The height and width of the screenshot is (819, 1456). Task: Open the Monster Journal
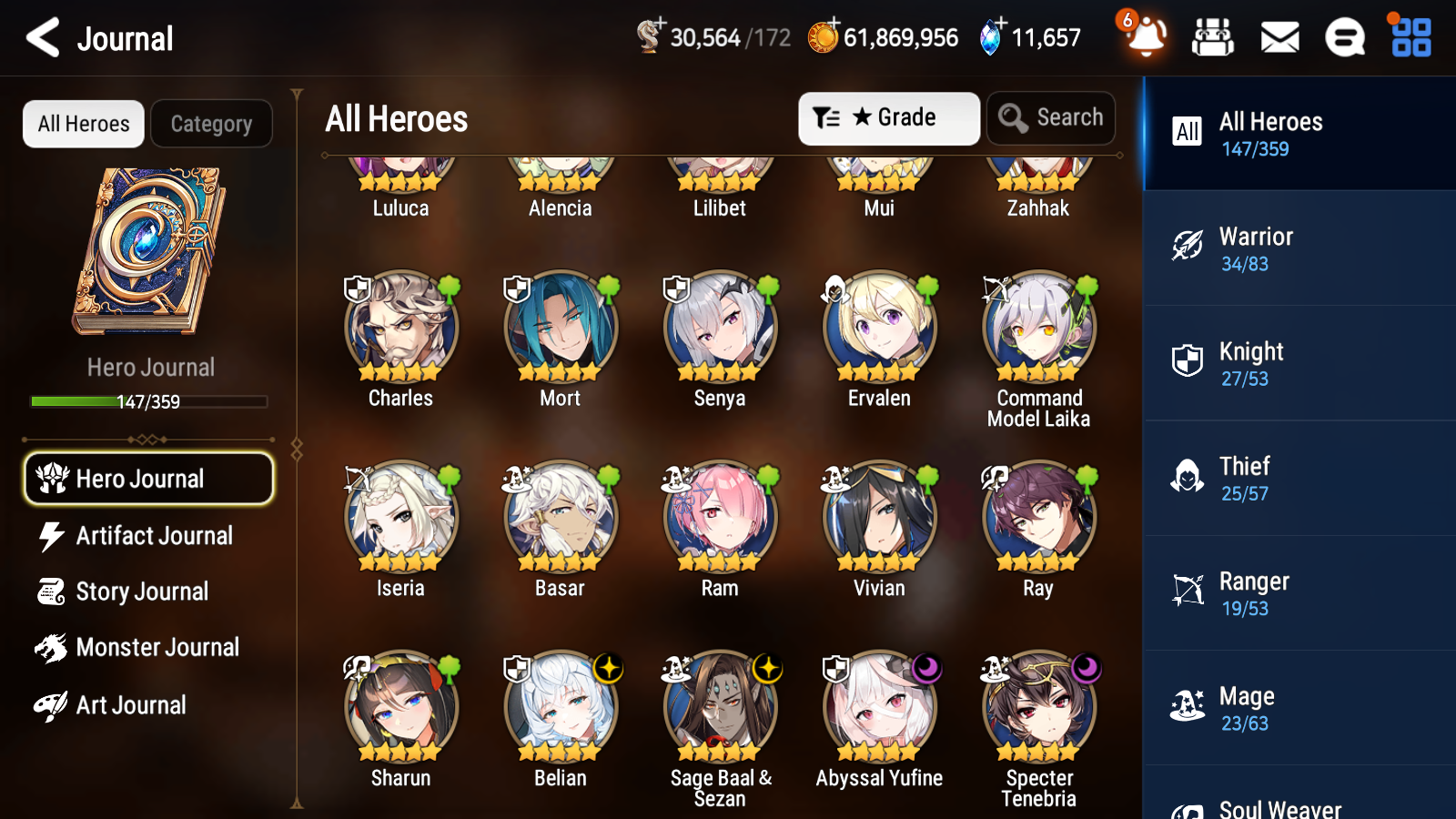click(157, 647)
